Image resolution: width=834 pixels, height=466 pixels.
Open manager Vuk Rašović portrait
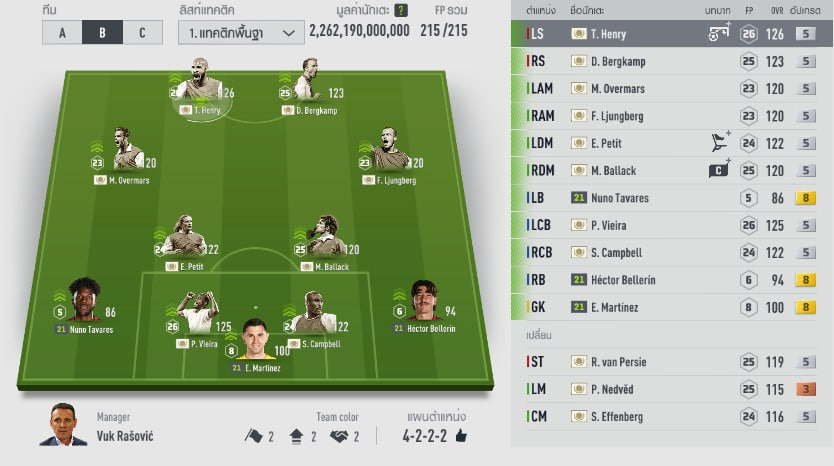62,426
